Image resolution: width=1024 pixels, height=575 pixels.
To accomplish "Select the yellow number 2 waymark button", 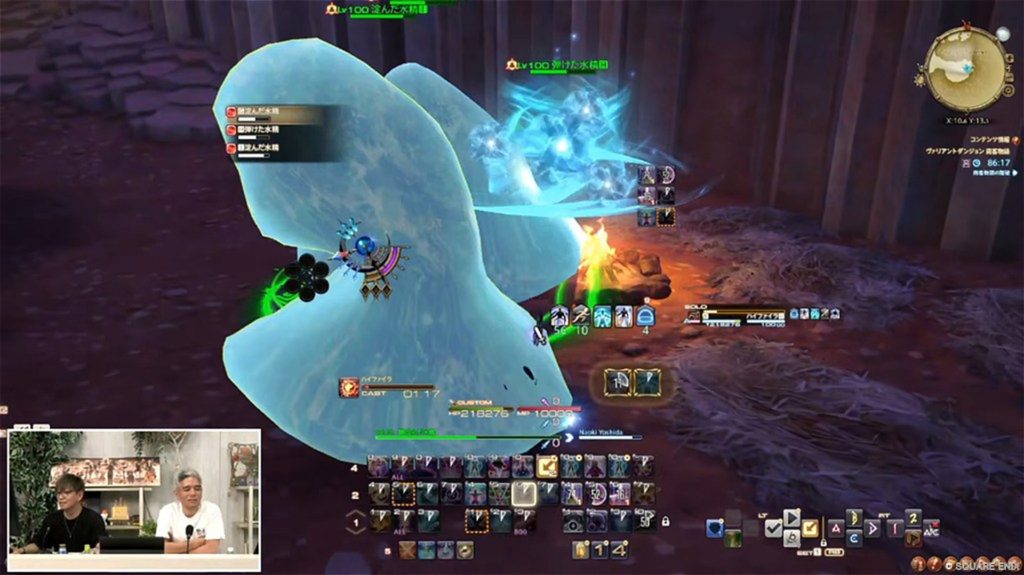I will (x=913, y=517).
